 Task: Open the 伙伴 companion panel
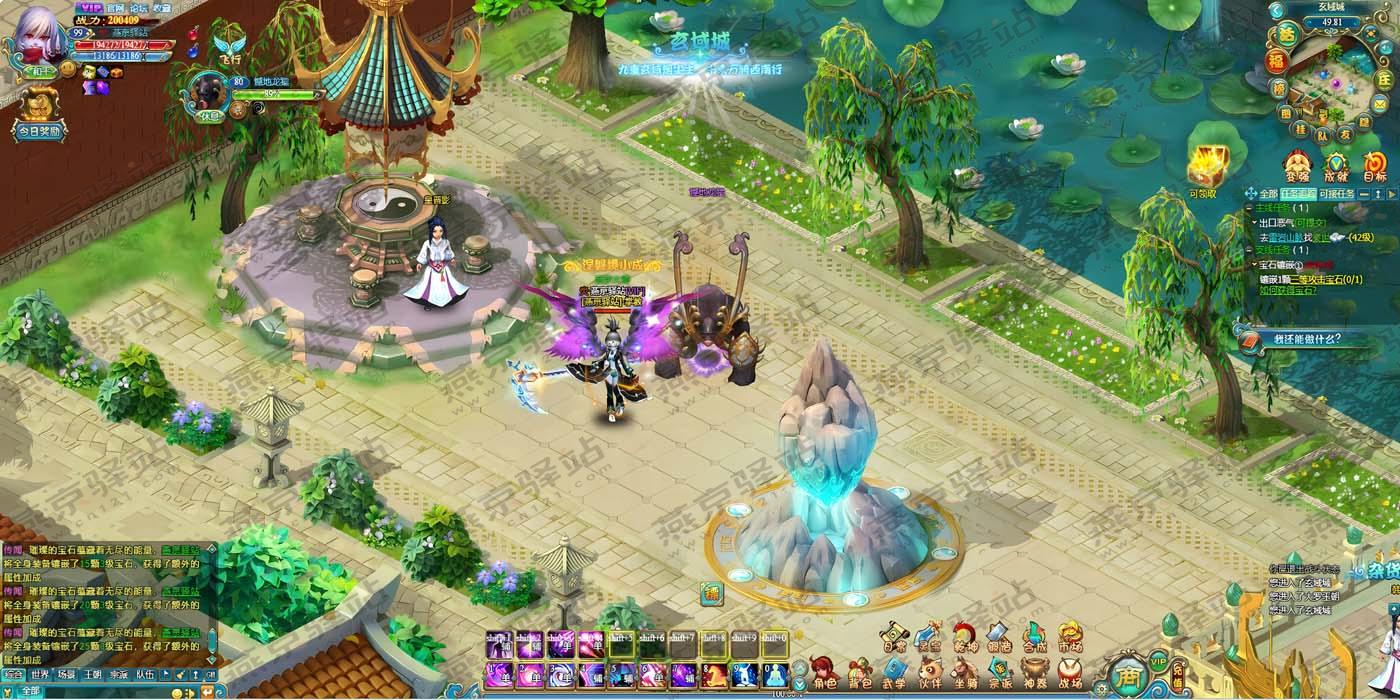(x=930, y=673)
